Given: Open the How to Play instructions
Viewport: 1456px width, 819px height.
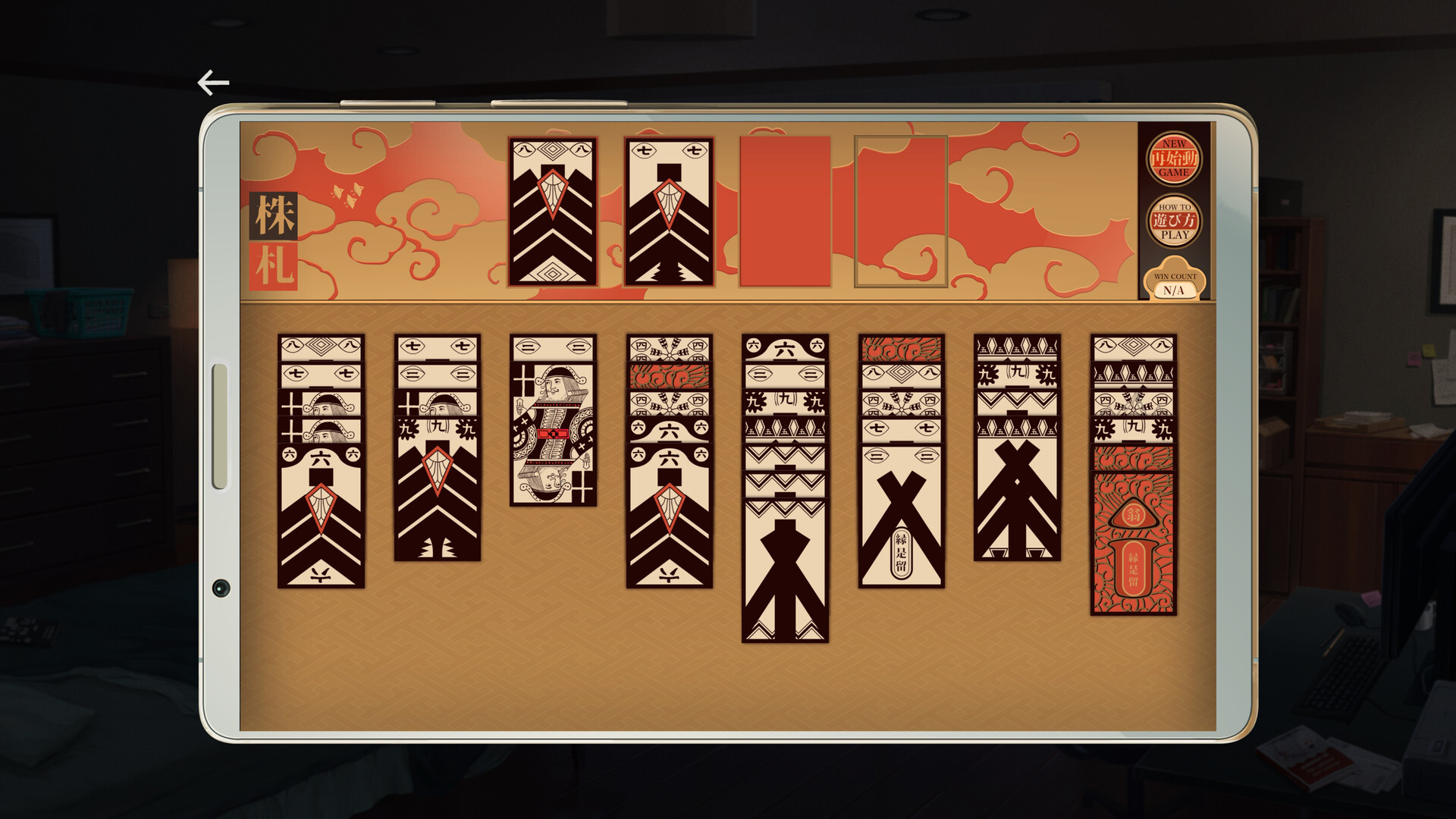Looking at the screenshot, I should (x=1173, y=220).
